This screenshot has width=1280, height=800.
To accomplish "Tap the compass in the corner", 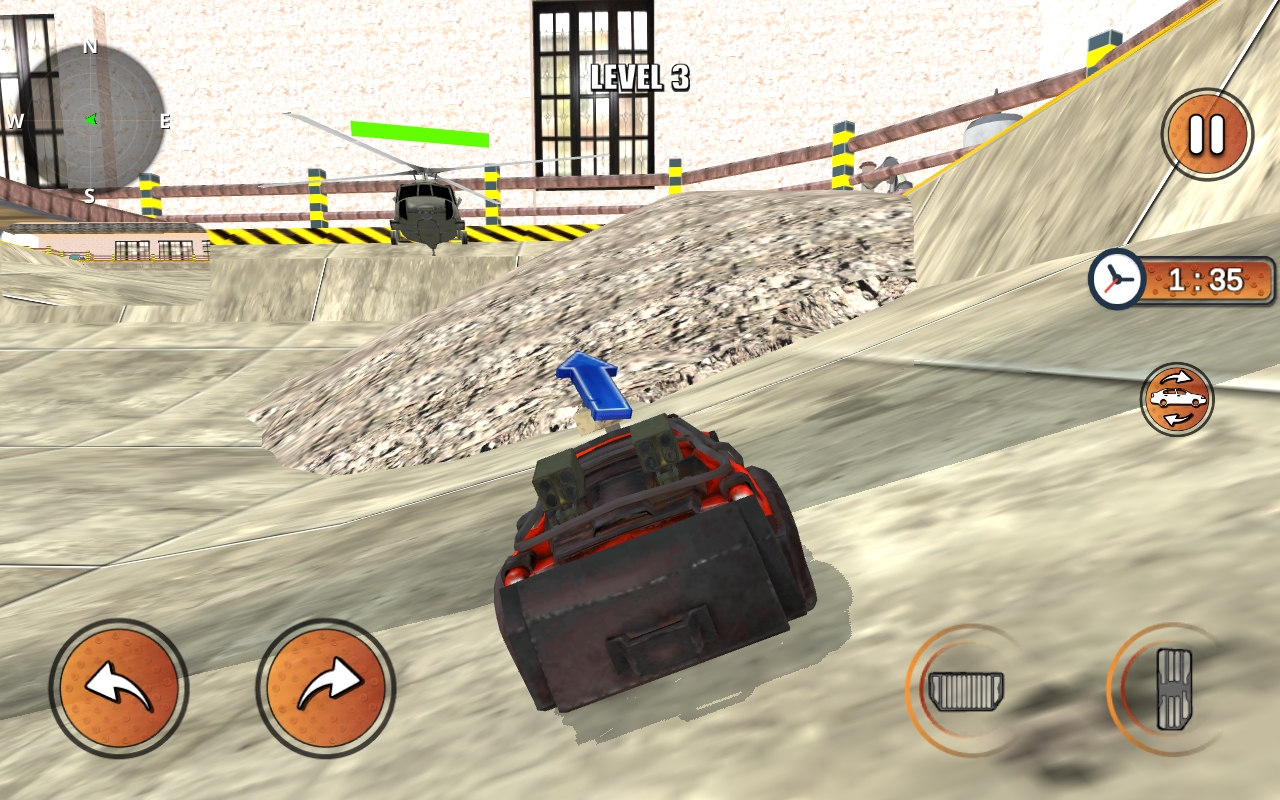I will coord(93,120).
